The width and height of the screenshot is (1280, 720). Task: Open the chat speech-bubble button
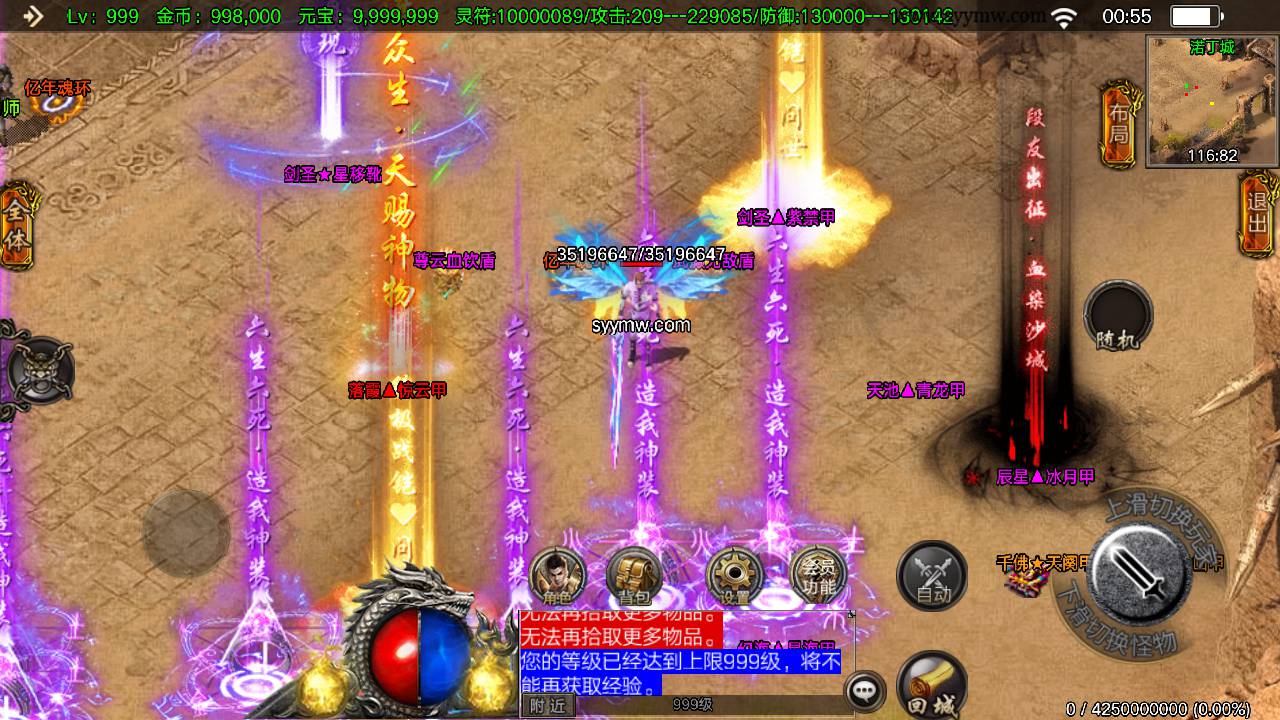click(x=864, y=691)
